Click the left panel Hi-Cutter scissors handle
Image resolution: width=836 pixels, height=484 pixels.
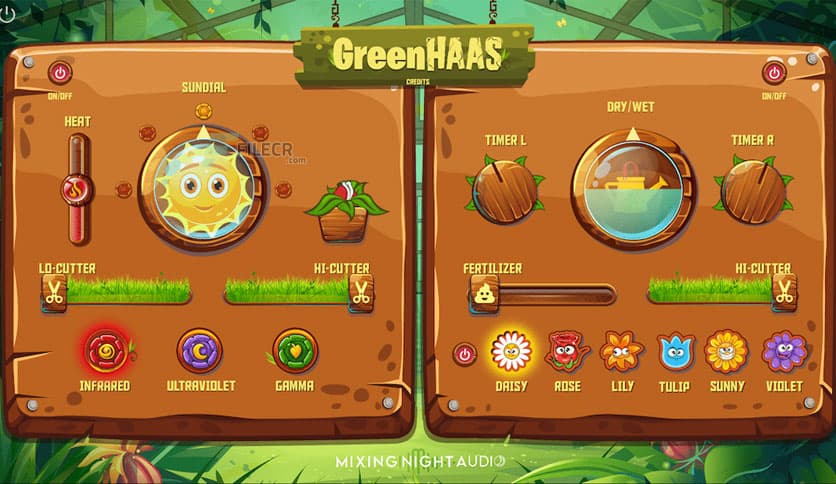pos(360,293)
